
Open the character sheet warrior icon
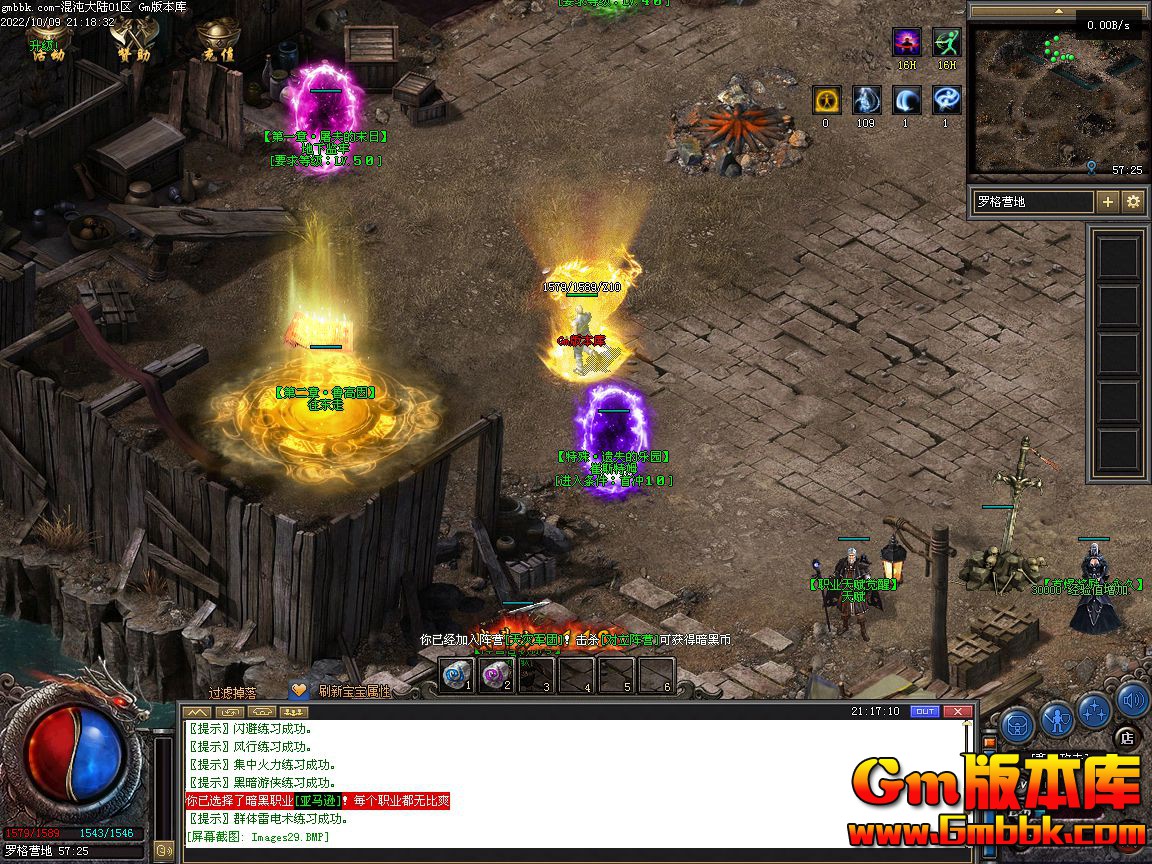[1057, 717]
